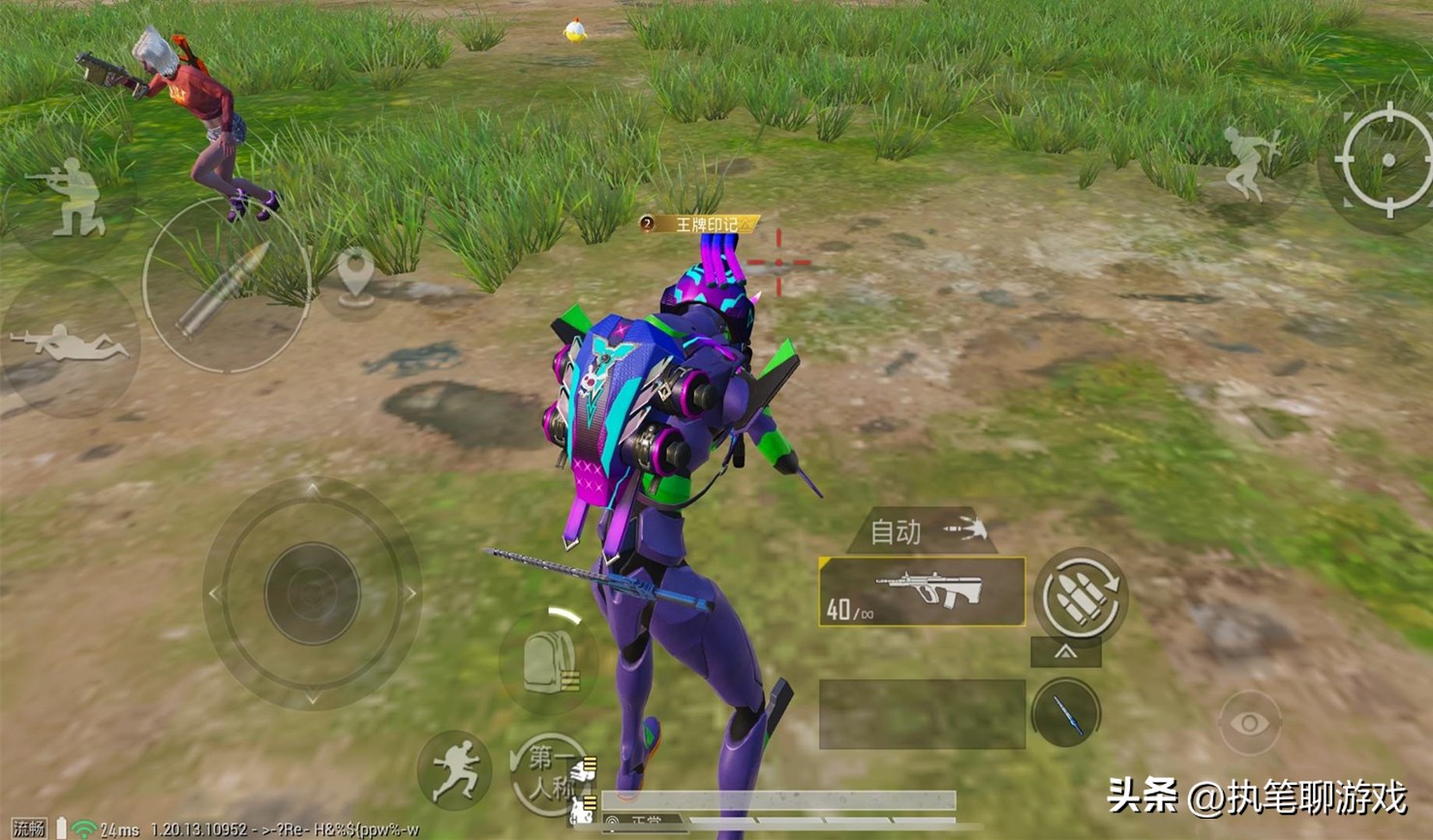Screen dimensions: 1433x840
Task: Expand the arrow above the melee slot
Action: (x=1065, y=652)
